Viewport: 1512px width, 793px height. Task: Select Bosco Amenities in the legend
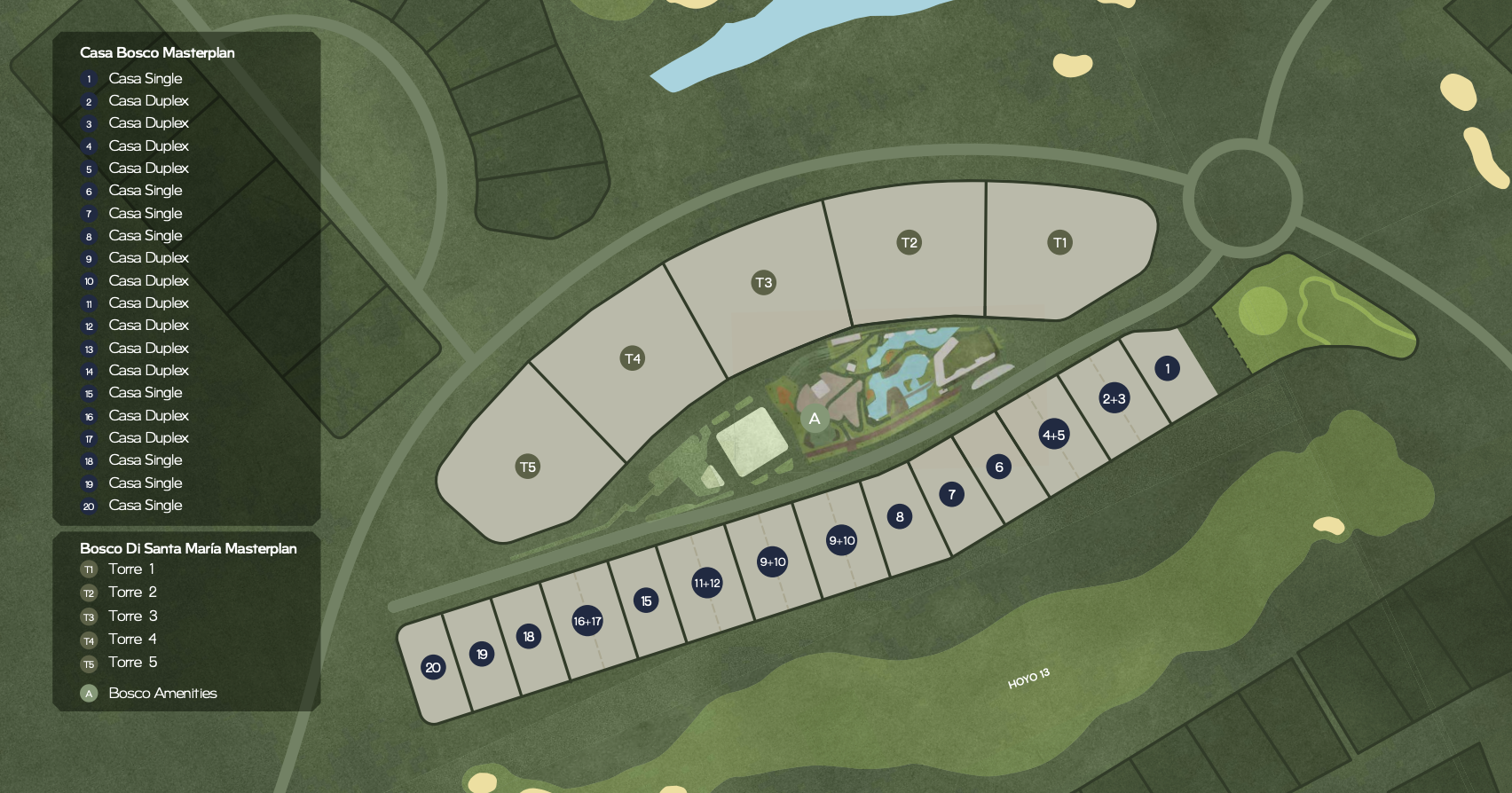(161, 694)
